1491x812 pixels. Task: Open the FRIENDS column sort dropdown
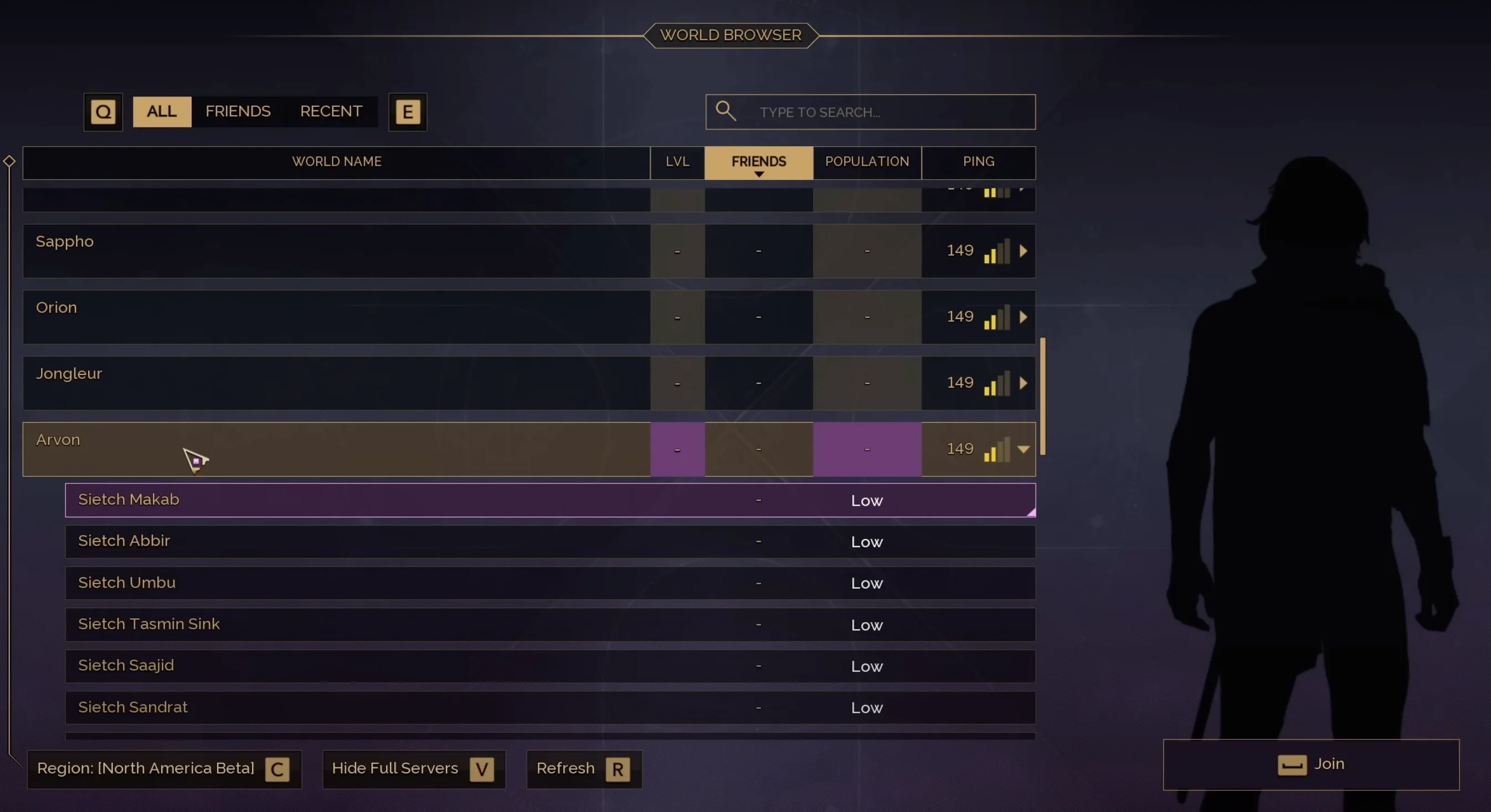(758, 163)
